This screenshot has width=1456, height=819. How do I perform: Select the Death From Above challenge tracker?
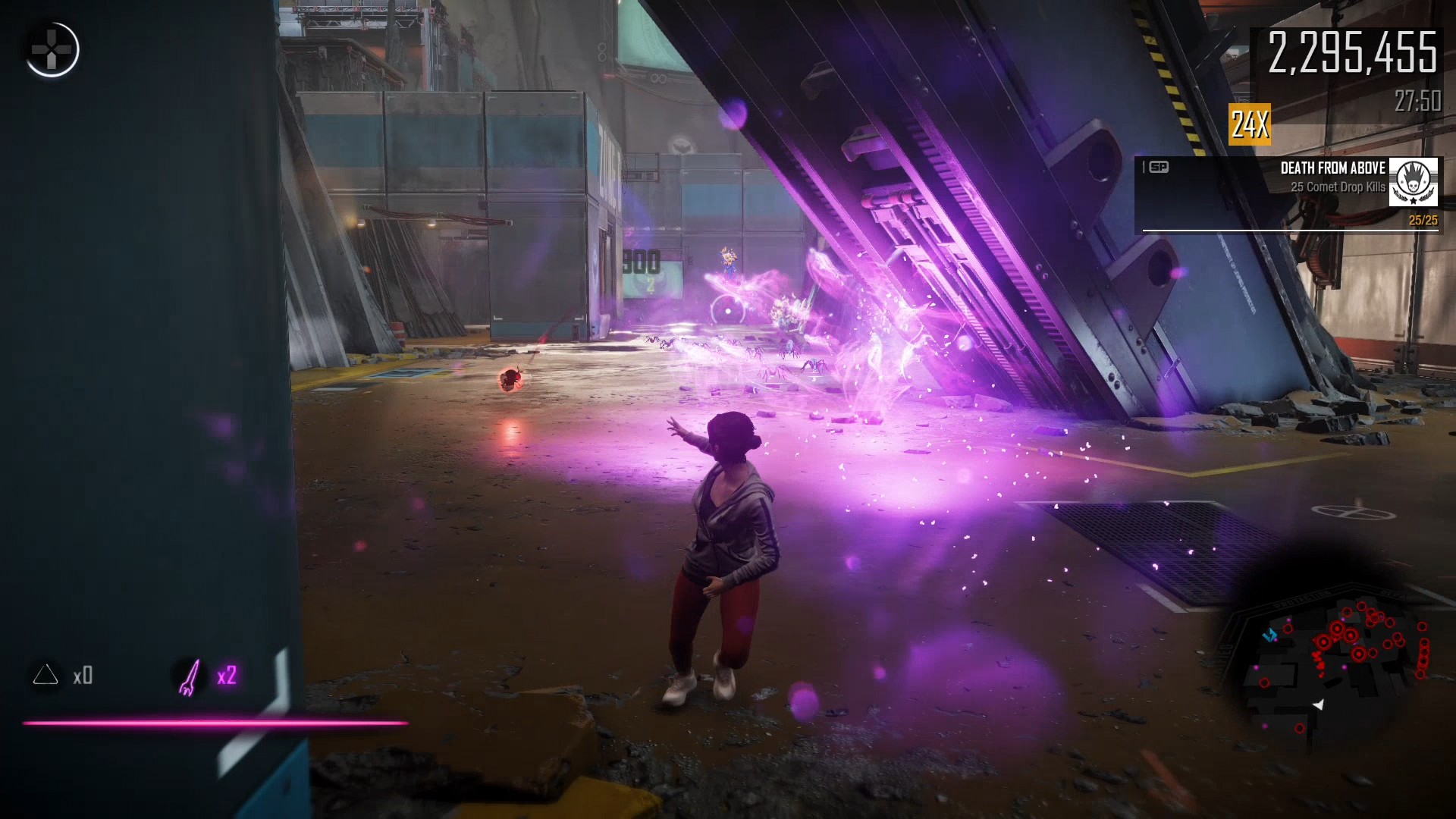point(1288,194)
